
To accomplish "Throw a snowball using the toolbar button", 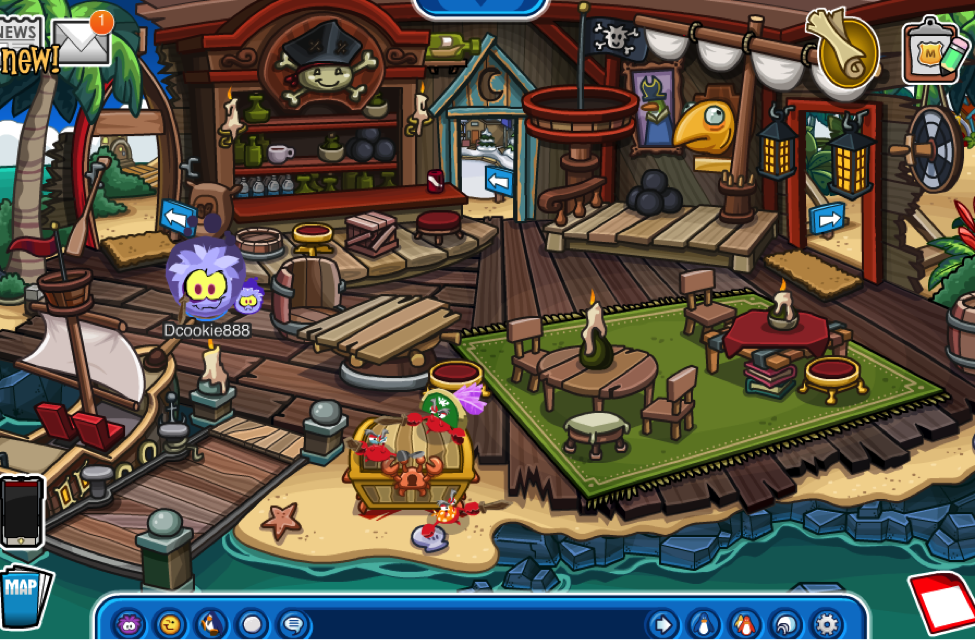I will (252, 625).
